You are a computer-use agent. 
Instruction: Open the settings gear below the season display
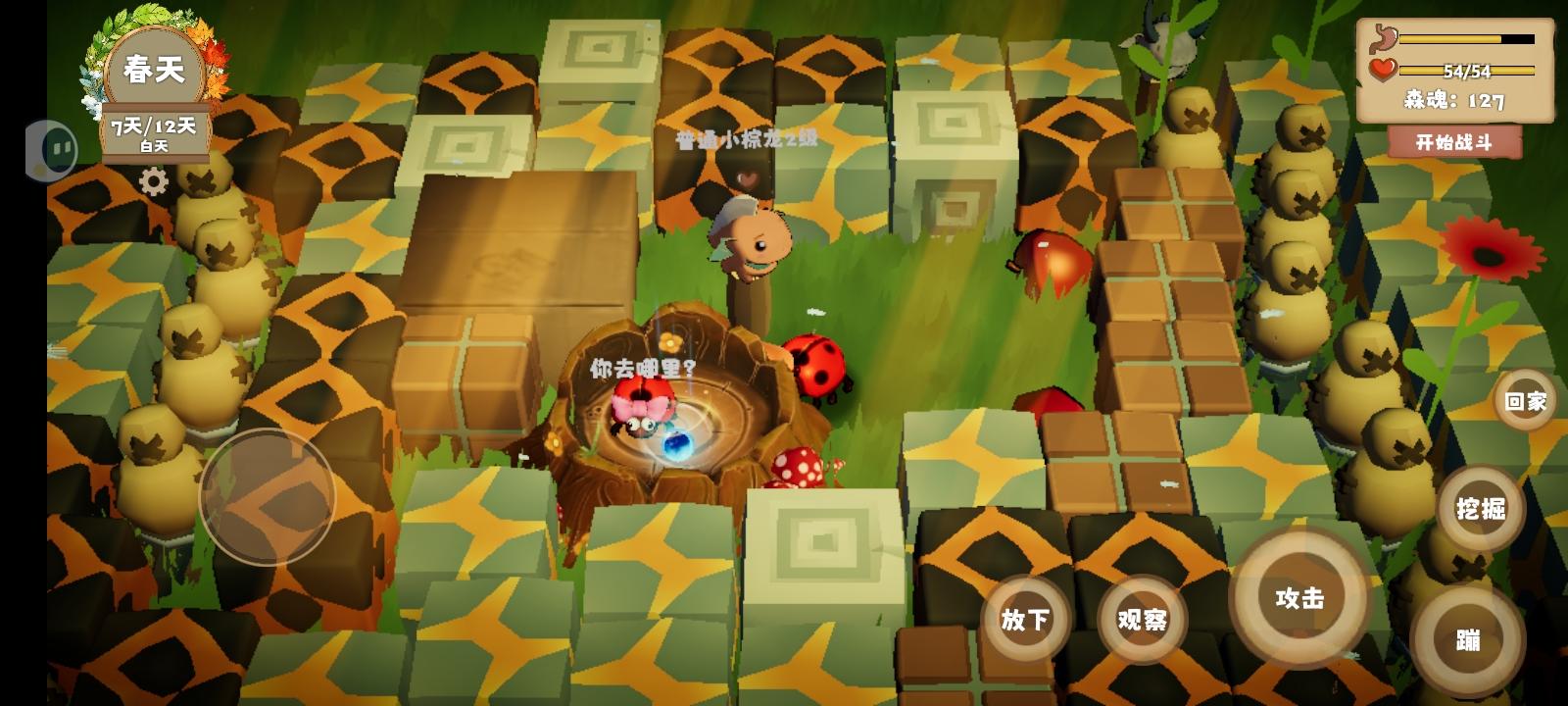click(155, 182)
